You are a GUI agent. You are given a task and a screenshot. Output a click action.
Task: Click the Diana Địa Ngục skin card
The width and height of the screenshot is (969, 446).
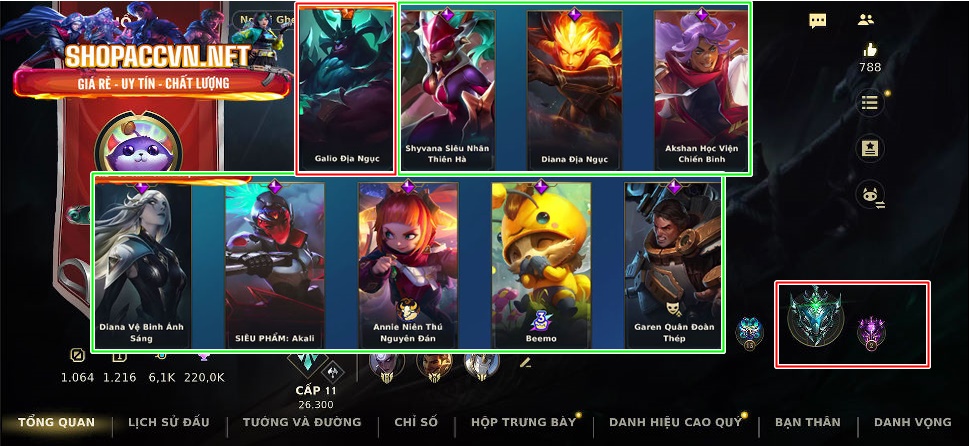click(574, 90)
